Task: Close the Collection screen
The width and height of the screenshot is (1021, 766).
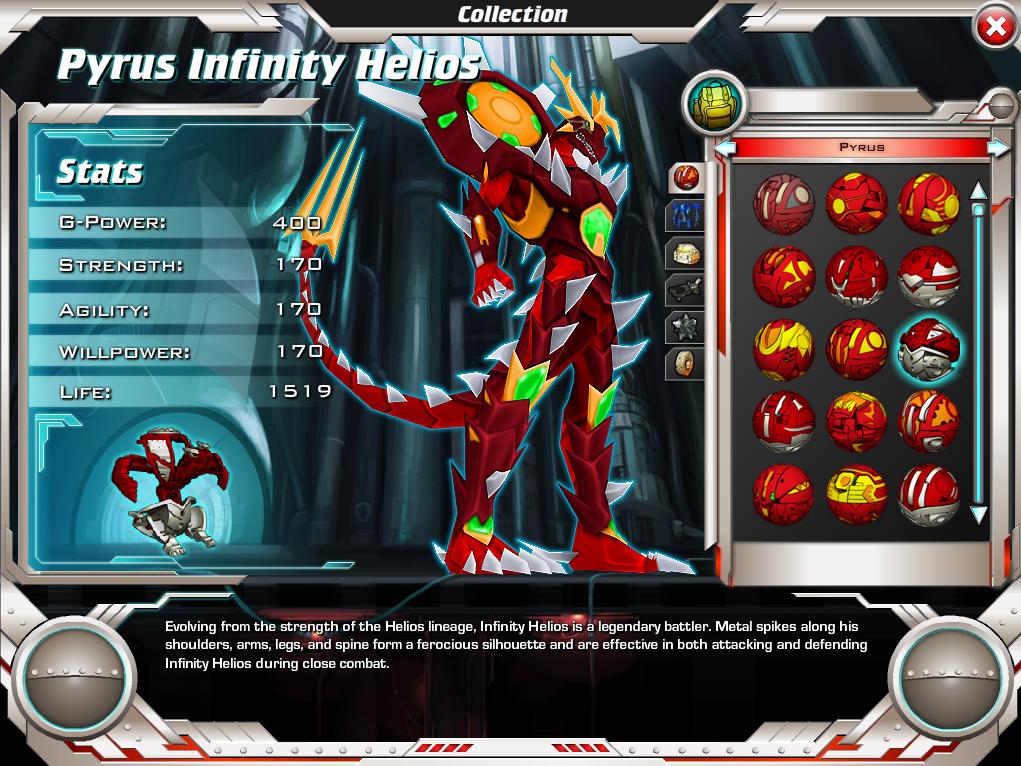Action: click(995, 28)
